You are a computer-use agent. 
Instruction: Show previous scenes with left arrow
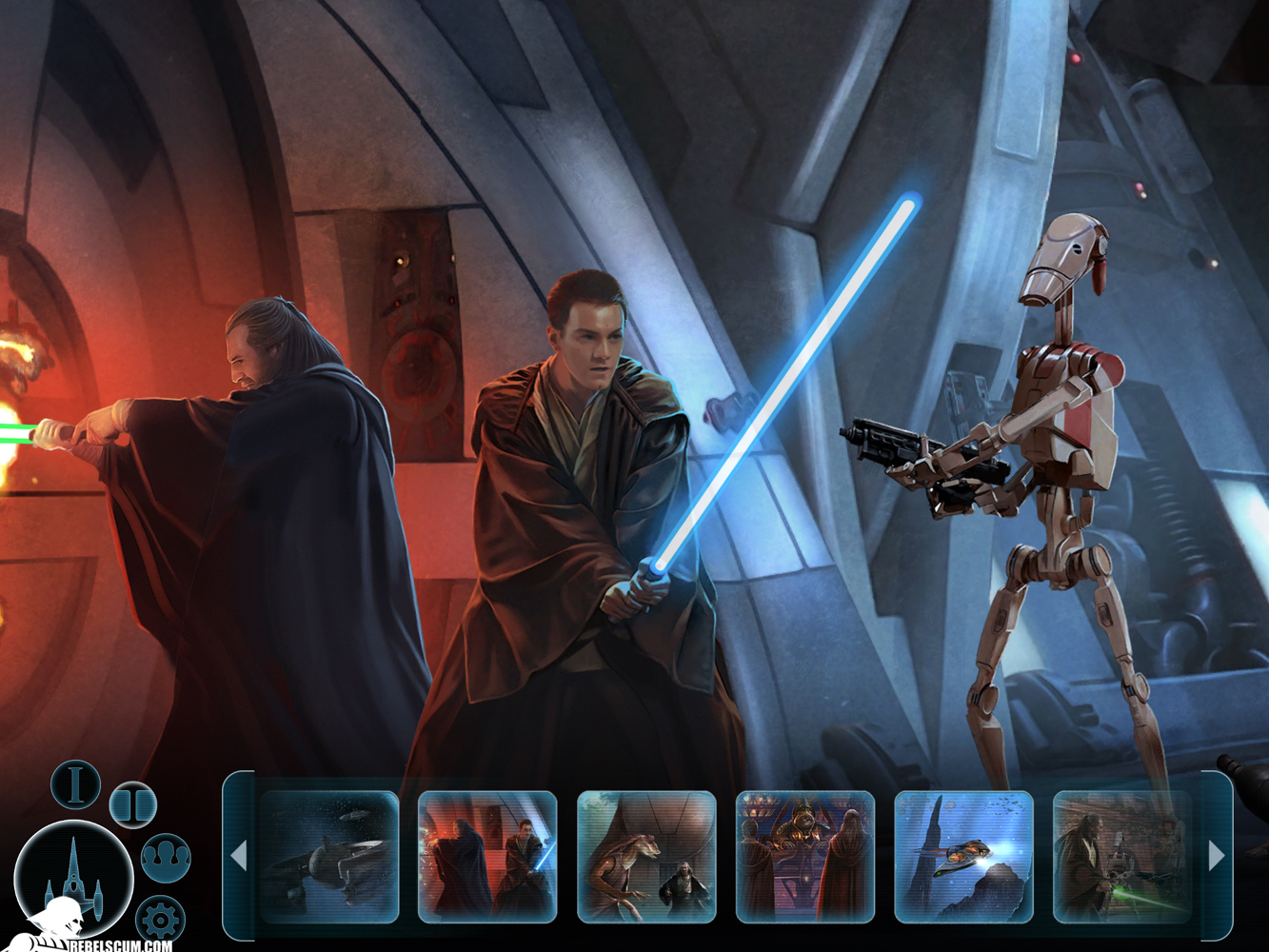click(x=239, y=857)
